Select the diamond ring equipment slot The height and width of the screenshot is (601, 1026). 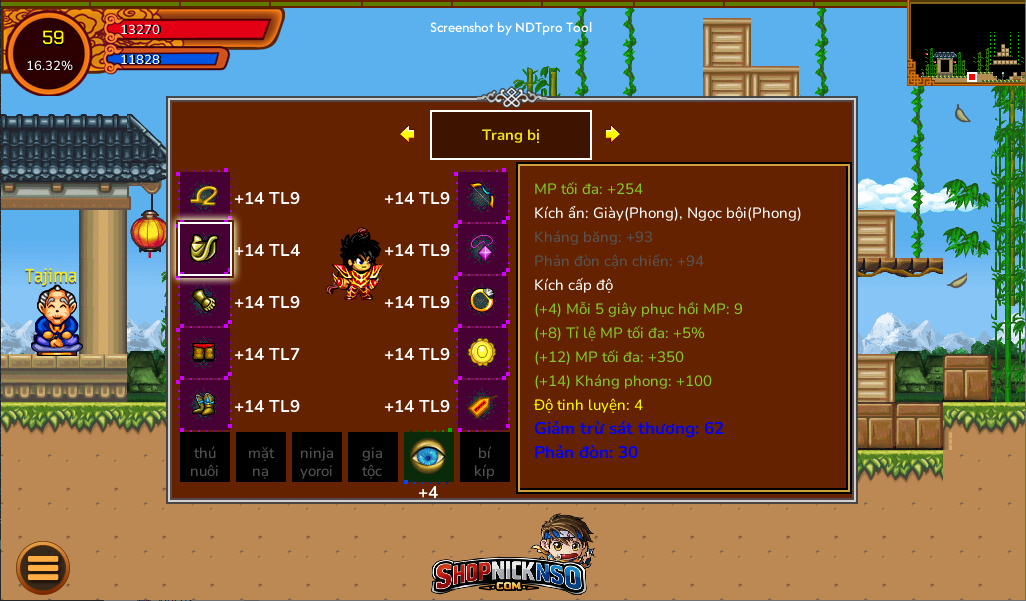[483, 302]
